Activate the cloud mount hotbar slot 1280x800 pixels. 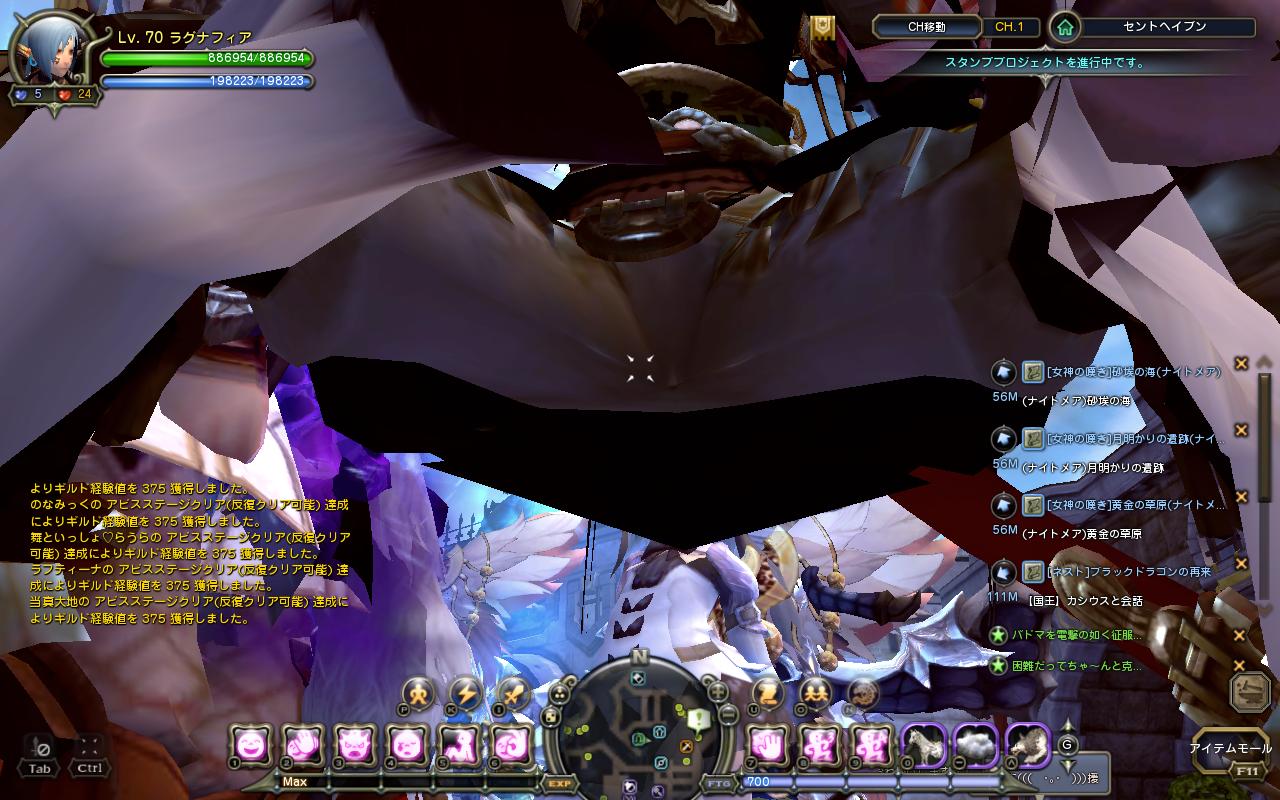[977, 744]
